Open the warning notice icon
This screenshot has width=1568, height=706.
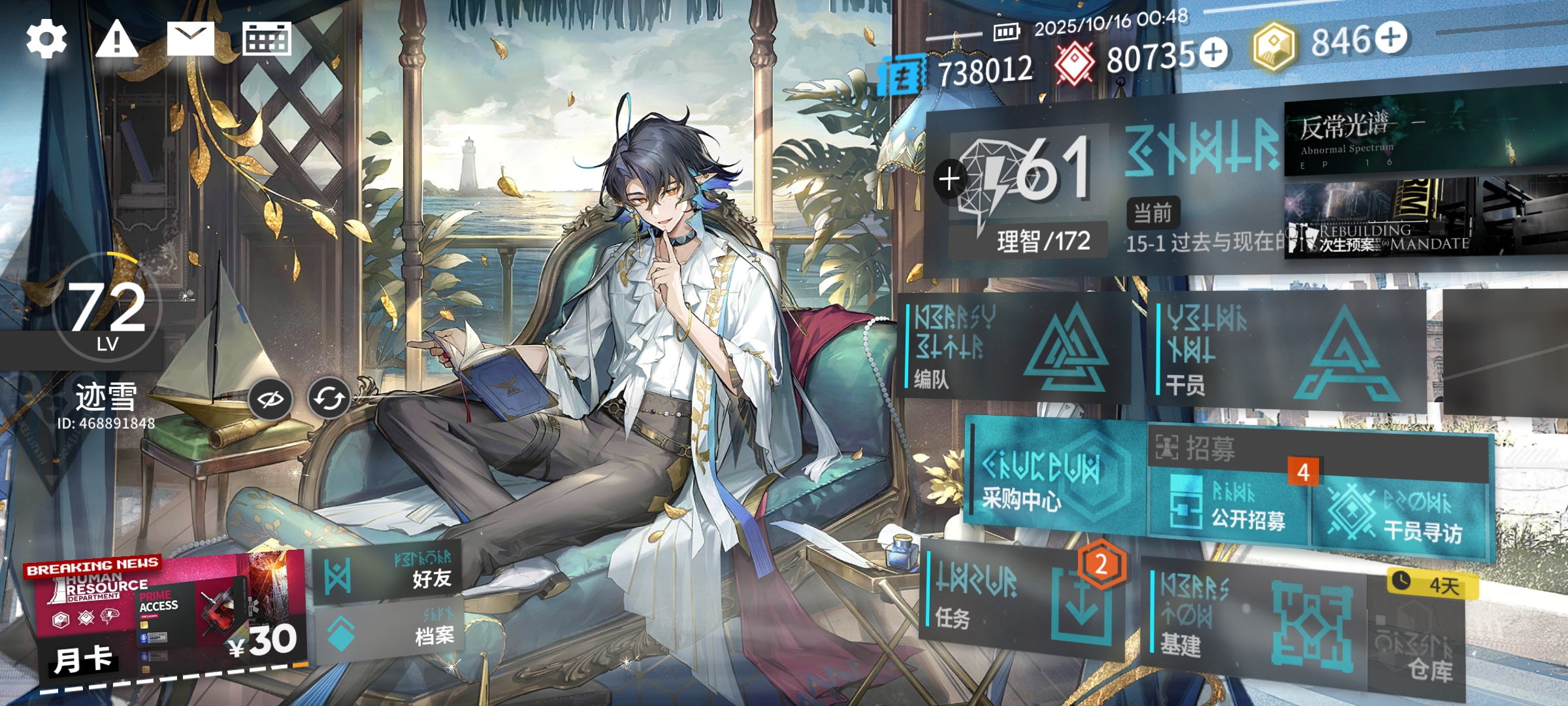coord(117,39)
